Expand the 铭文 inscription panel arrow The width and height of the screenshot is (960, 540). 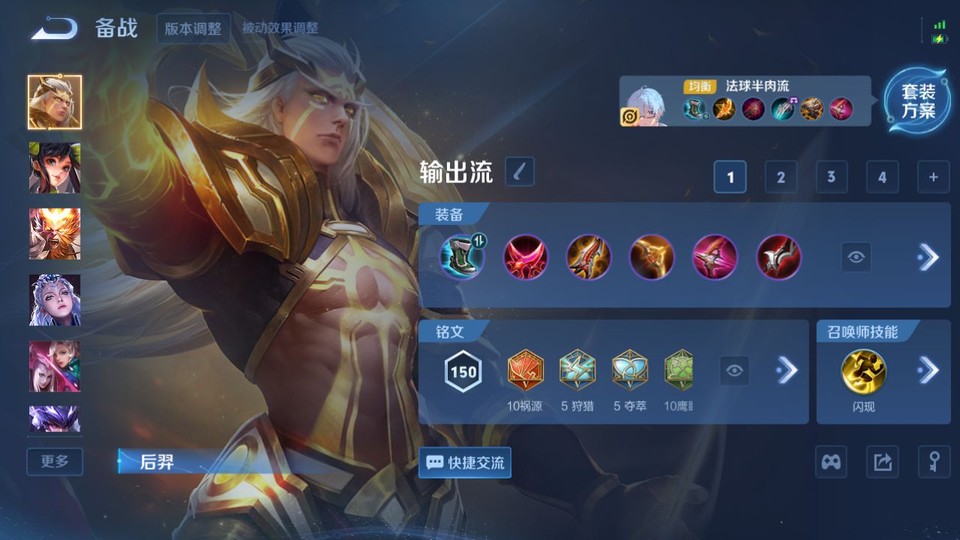tap(787, 371)
